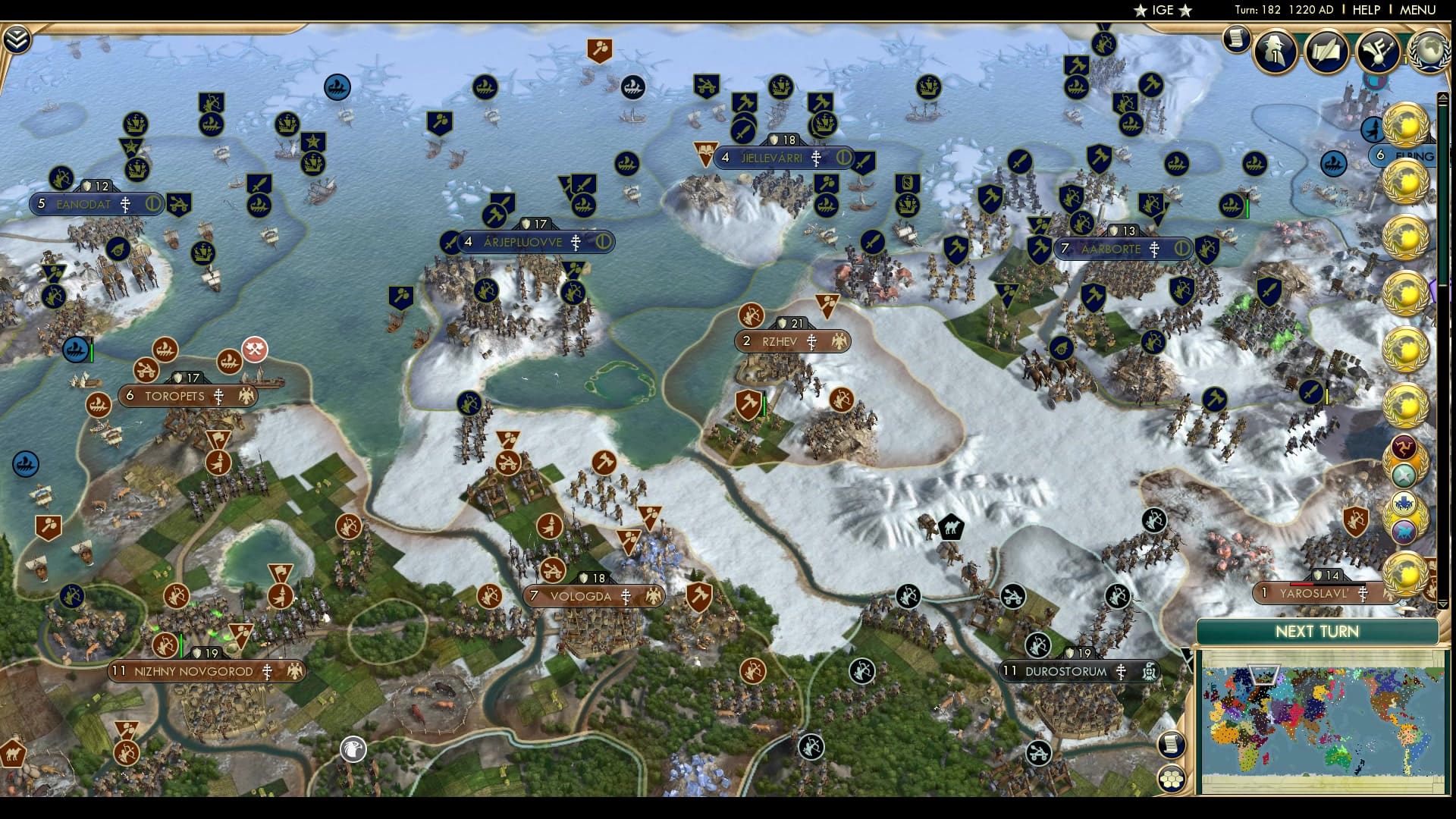The image size is (1456, 819).
Task: Toggle the scroll log beside the minimap
Action: click(x=1172, y=745)
